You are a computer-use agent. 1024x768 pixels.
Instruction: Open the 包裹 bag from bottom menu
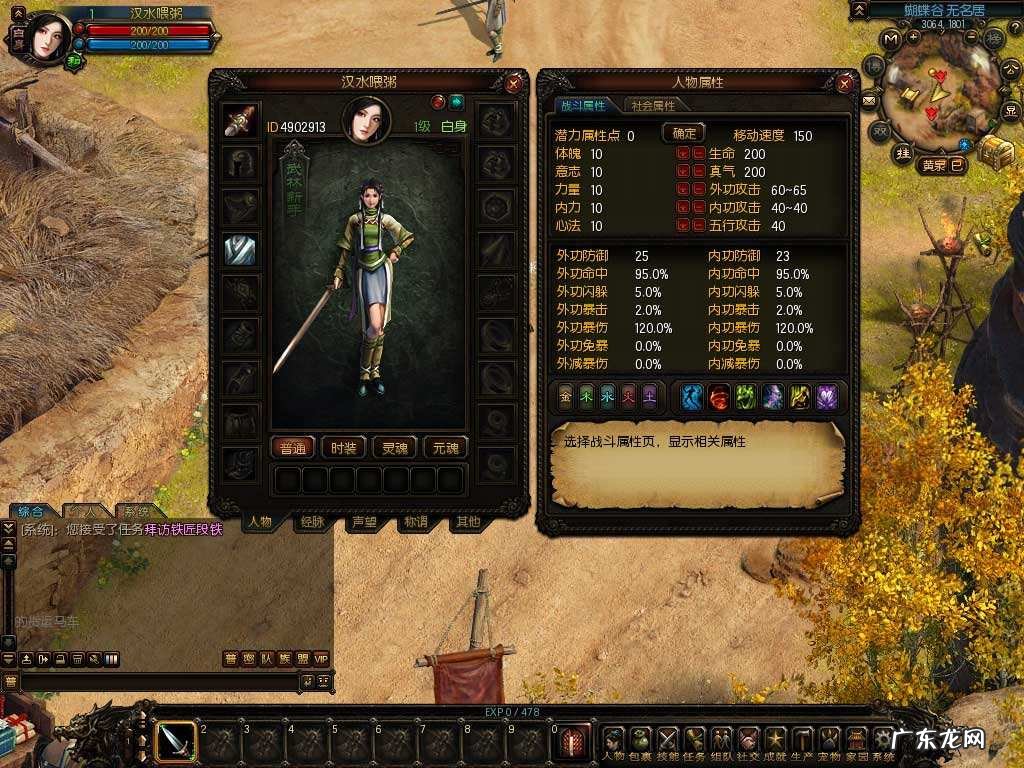[x=640, y=742]
